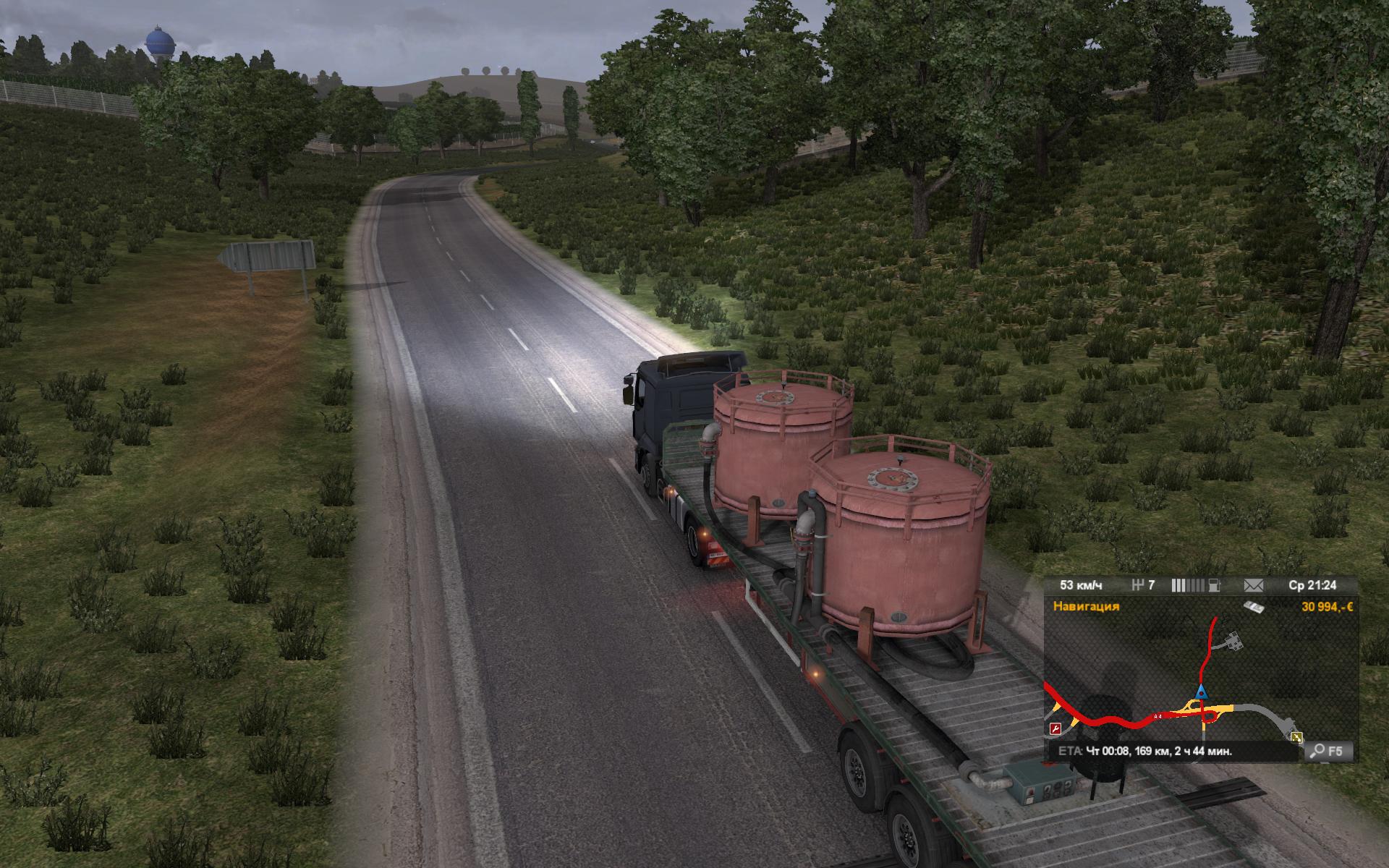
Task: Click the blue truck position arrow
Action: 1200,689
